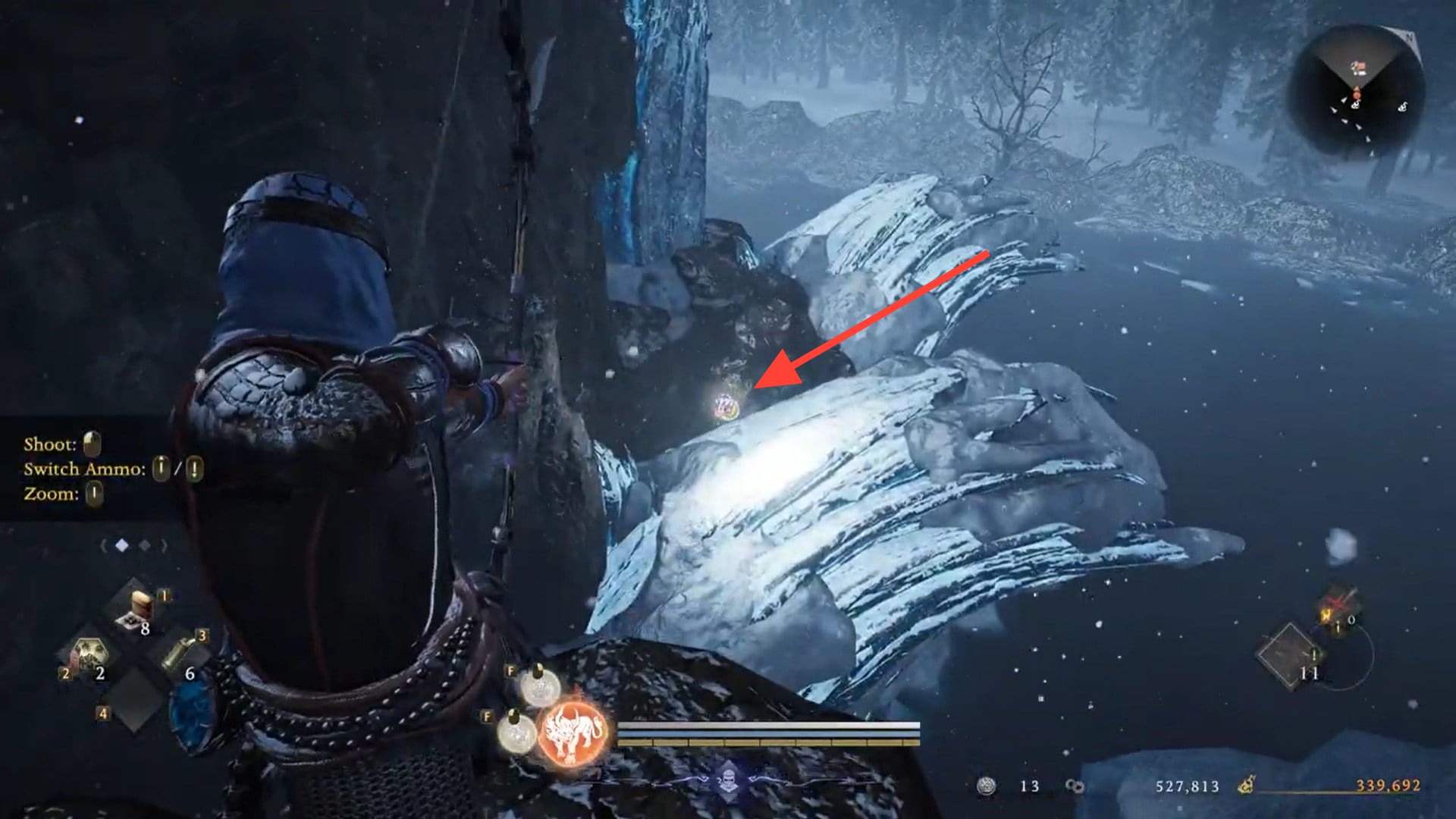Click the left arrow of the ammo carousel
The width and height of the screenshot is (1456, 819).
[105, 545]
